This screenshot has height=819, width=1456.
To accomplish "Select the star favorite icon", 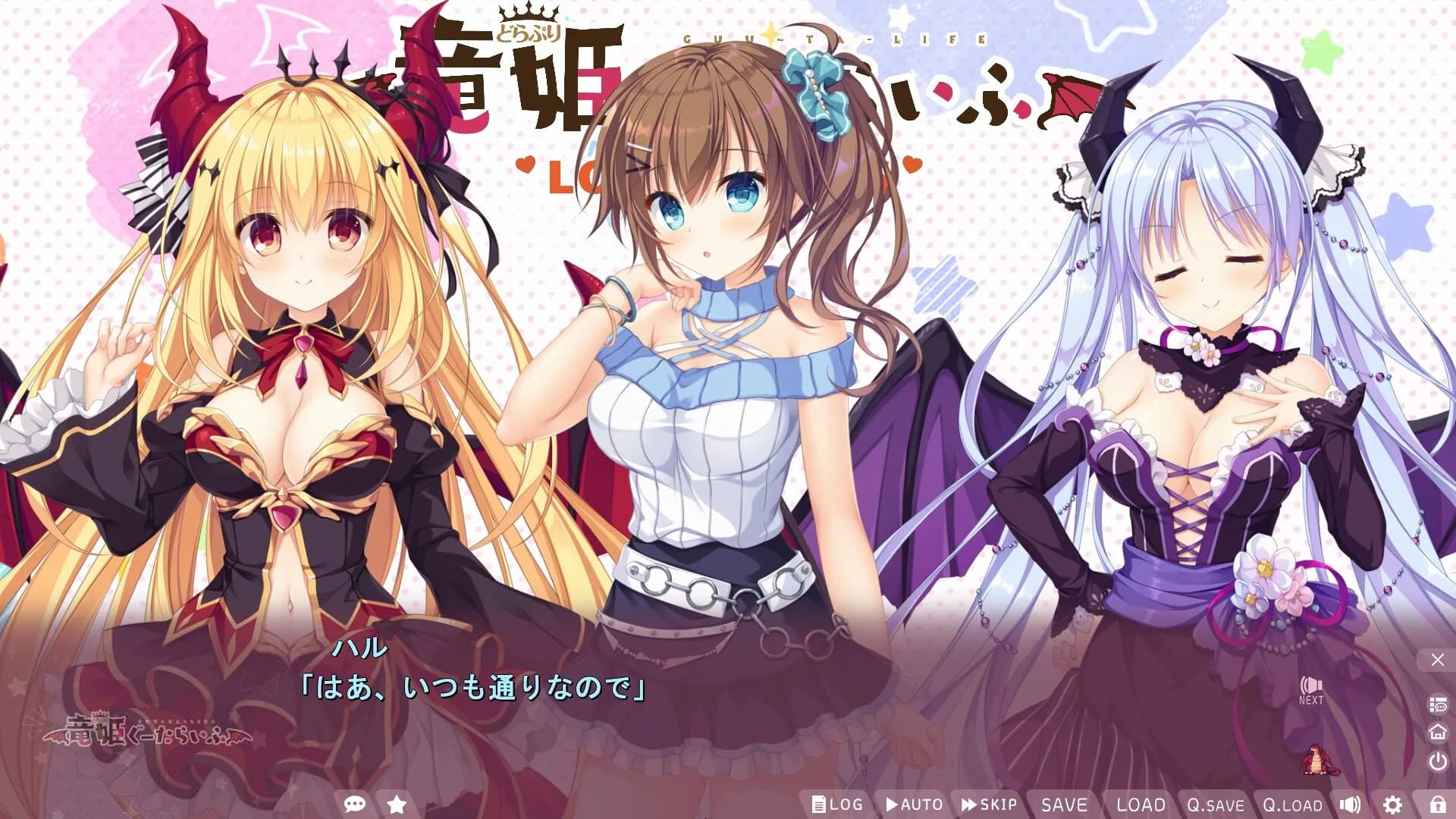I will click(x=397, y=805).
